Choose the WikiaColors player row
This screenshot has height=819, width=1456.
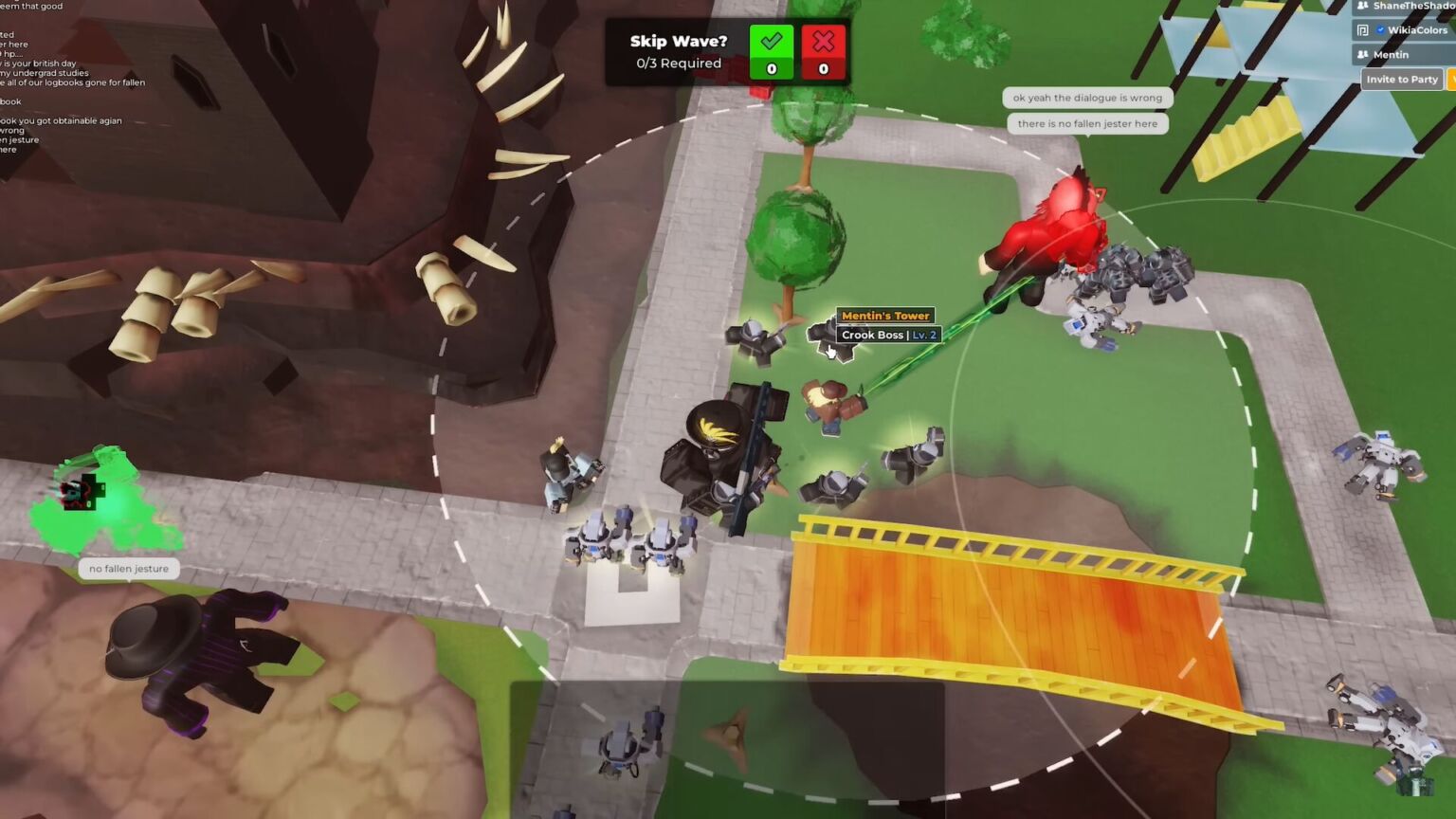(1407, 30)
